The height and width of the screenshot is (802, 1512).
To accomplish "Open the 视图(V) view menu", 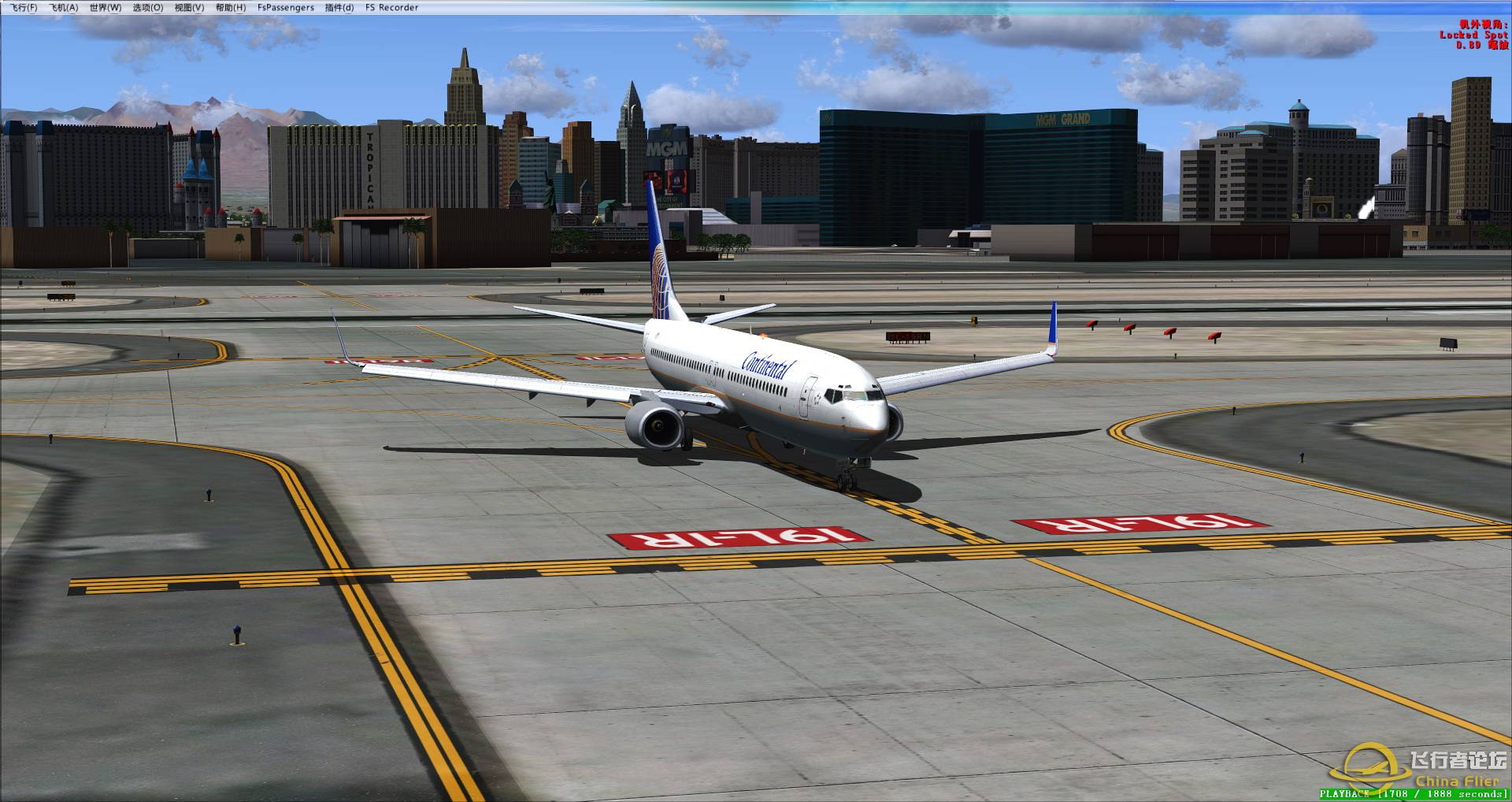I will [190, 7].
